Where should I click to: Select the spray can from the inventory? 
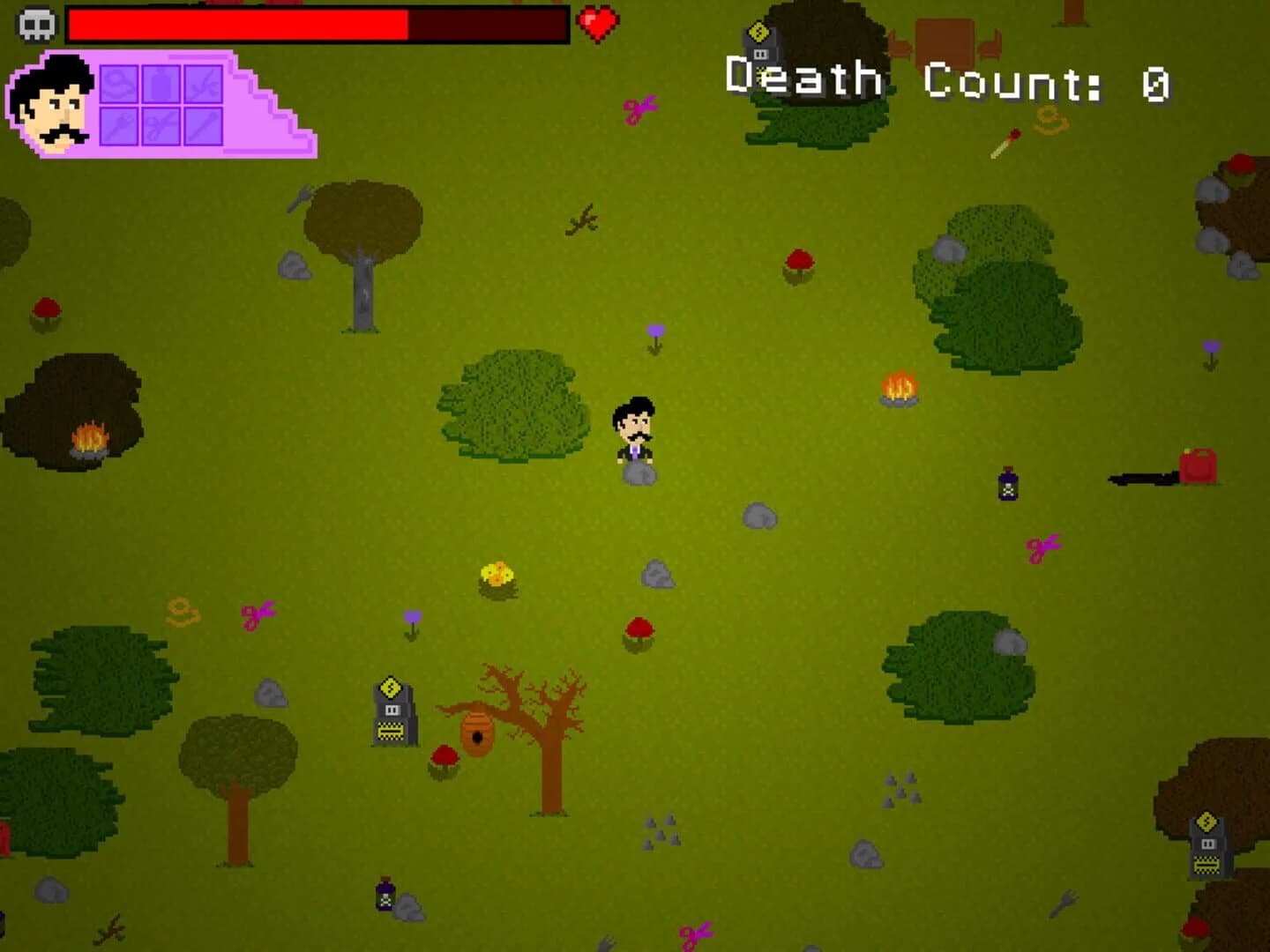161,84
